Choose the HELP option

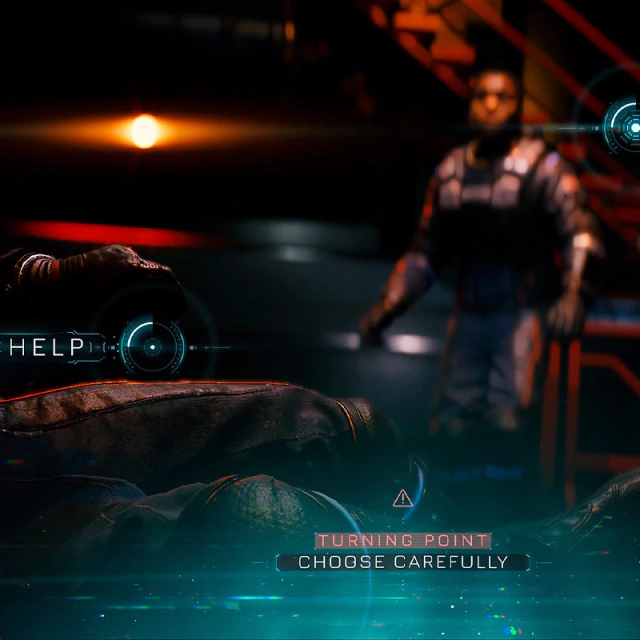[x=151, y=347]
